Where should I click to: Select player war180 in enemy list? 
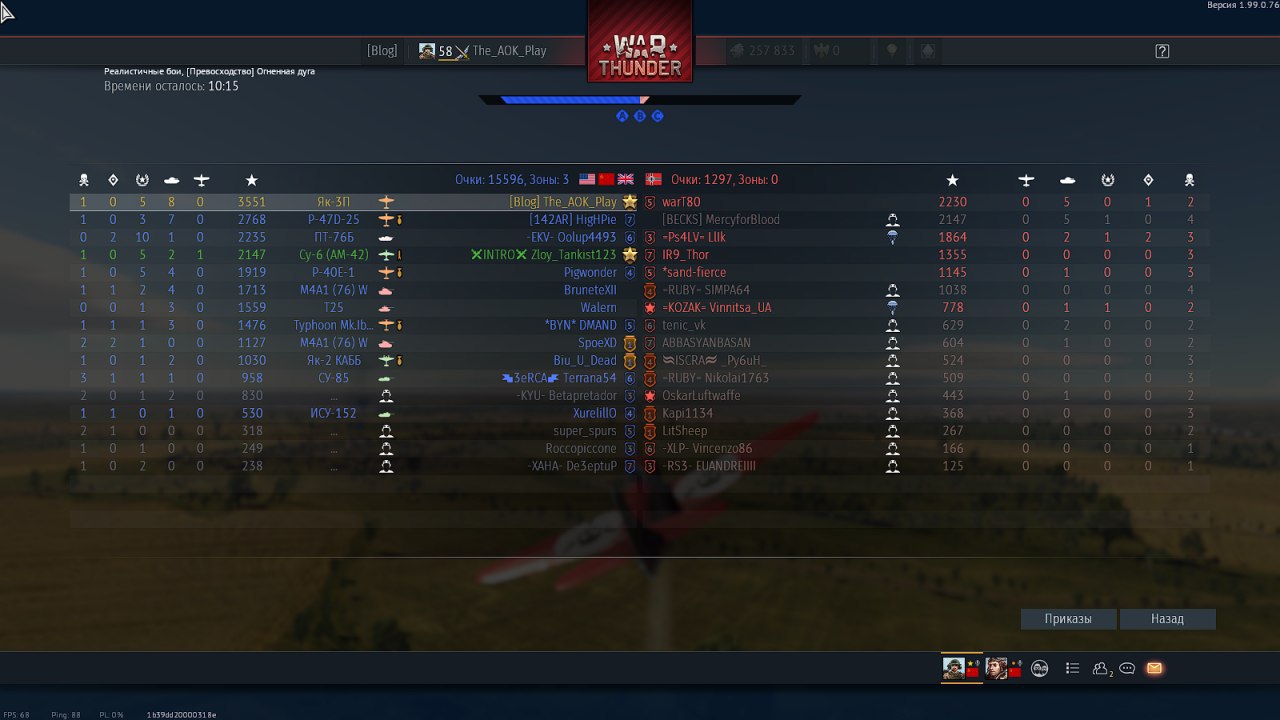(x=681, y=202)
